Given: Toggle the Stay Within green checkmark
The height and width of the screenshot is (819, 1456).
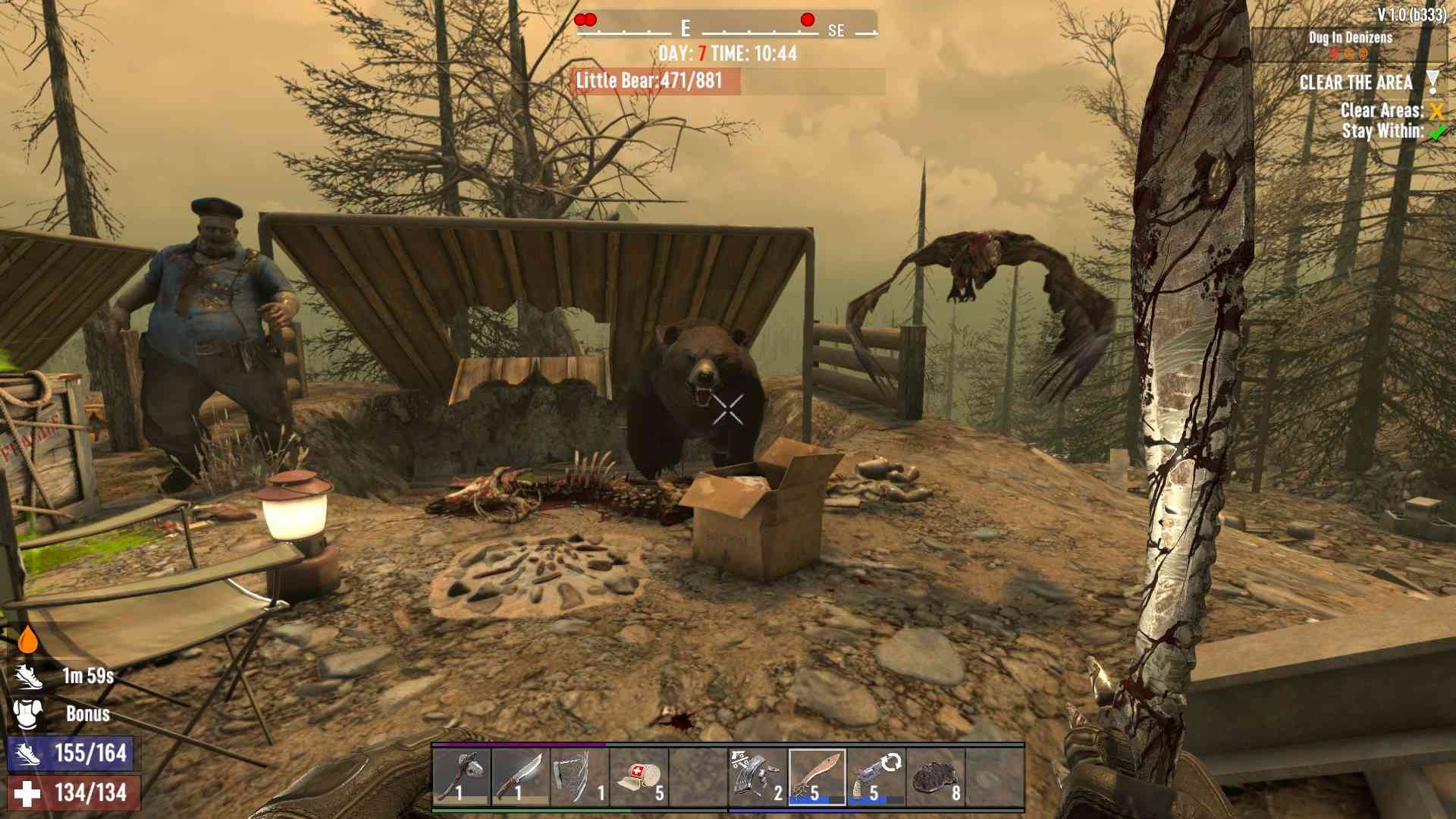Looking at the screenshot, I should [1436, 129].
